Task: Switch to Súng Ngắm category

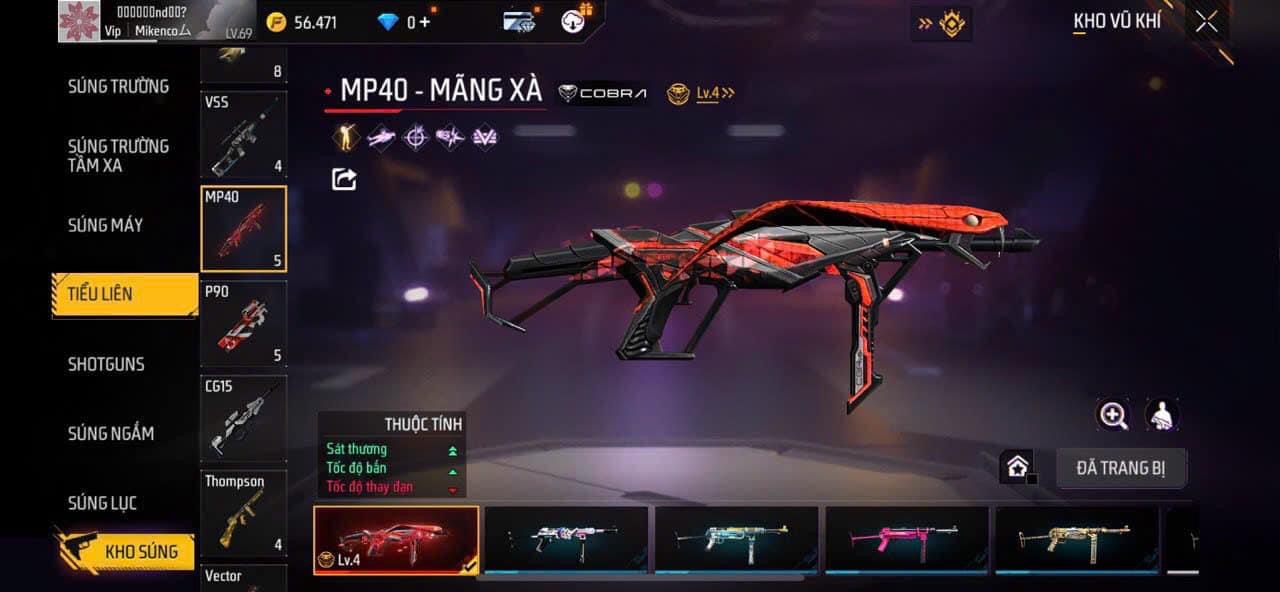Action: click(111, 433)
